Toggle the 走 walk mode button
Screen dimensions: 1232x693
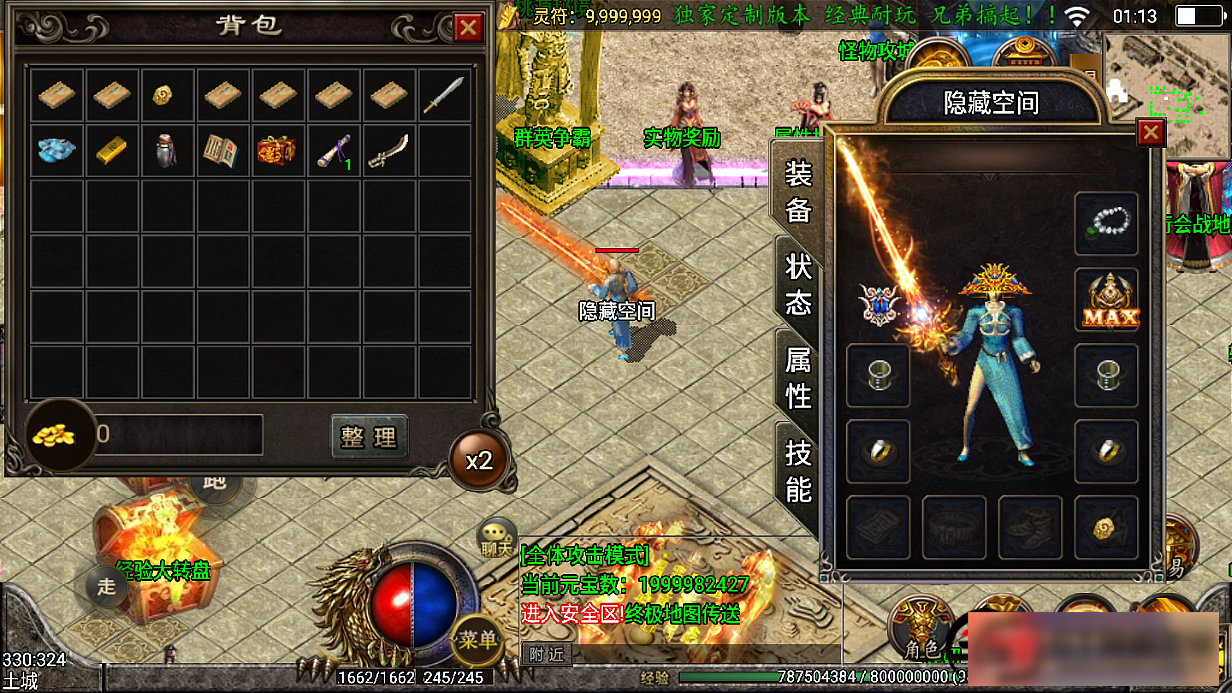pos(107,586)
